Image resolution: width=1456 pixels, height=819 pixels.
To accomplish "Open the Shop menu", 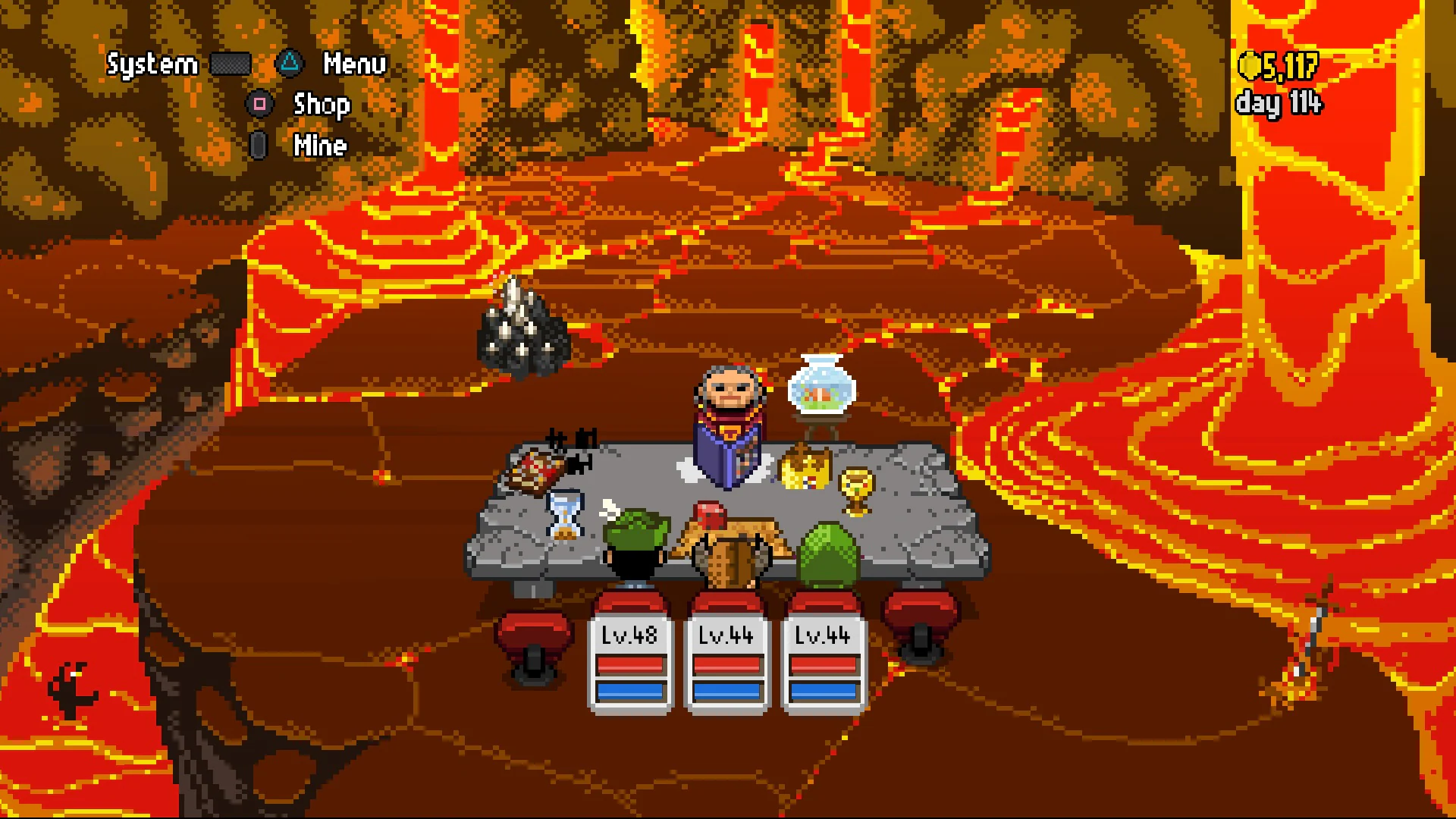I will pos(320,105).
